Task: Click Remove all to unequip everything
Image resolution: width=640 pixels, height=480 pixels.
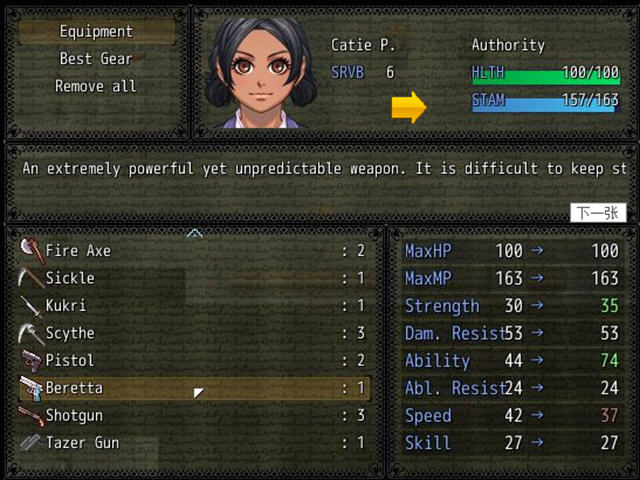Action: point(96,86)
